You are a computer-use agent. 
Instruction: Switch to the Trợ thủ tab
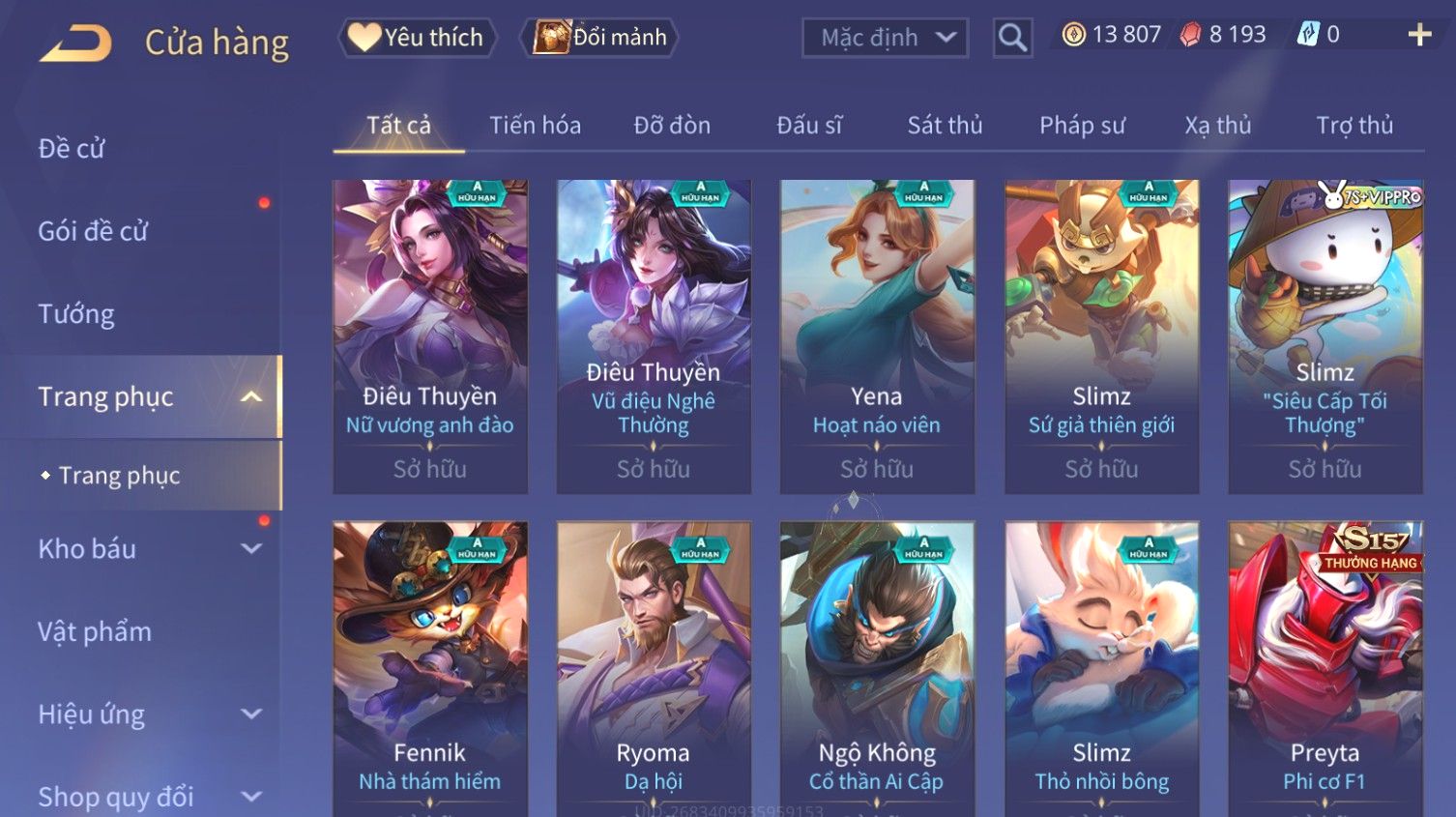pos(1354,126)
